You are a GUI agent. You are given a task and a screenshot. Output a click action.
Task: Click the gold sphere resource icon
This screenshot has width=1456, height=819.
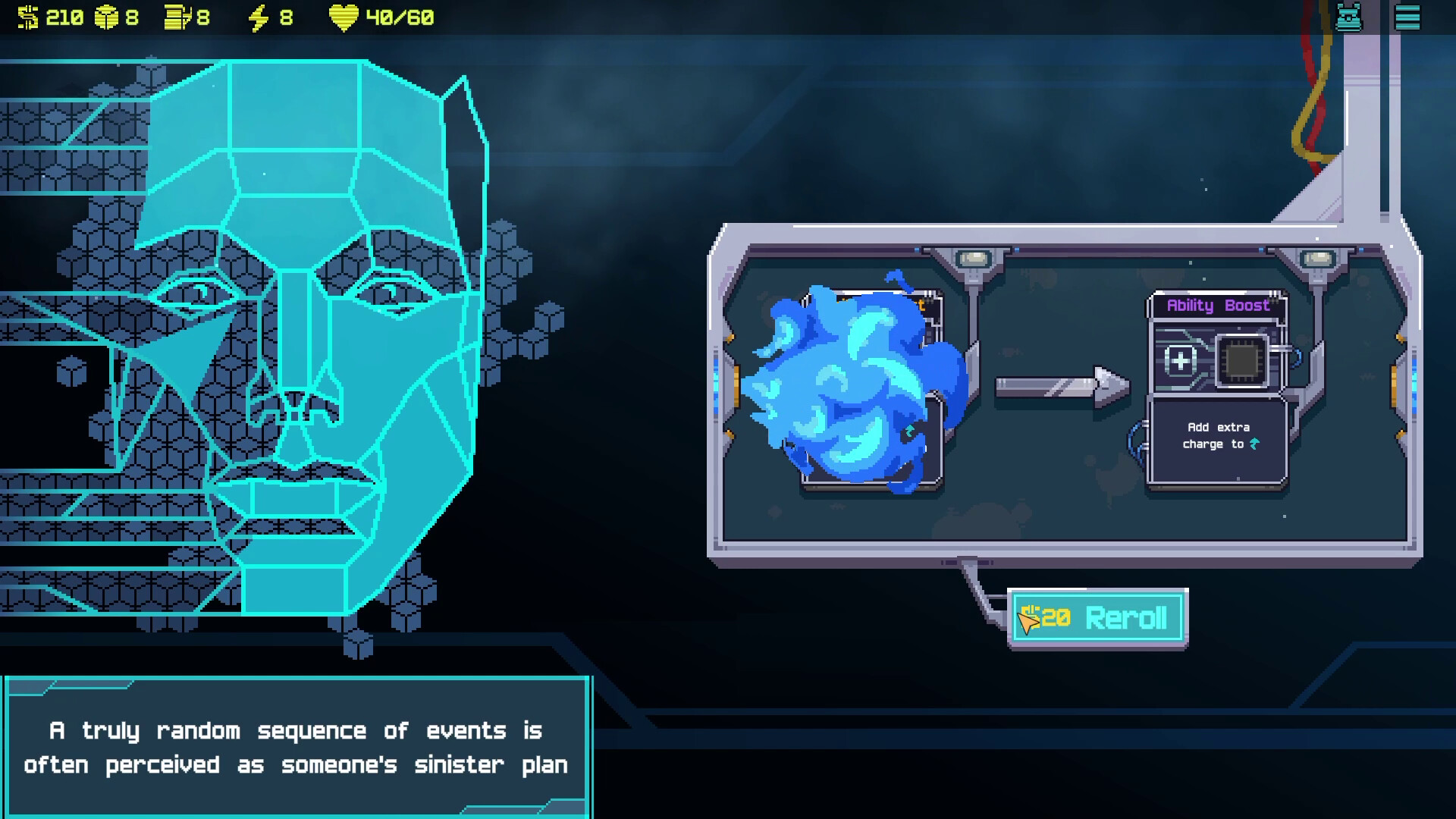pyautogui.click(x=106, y=17)
